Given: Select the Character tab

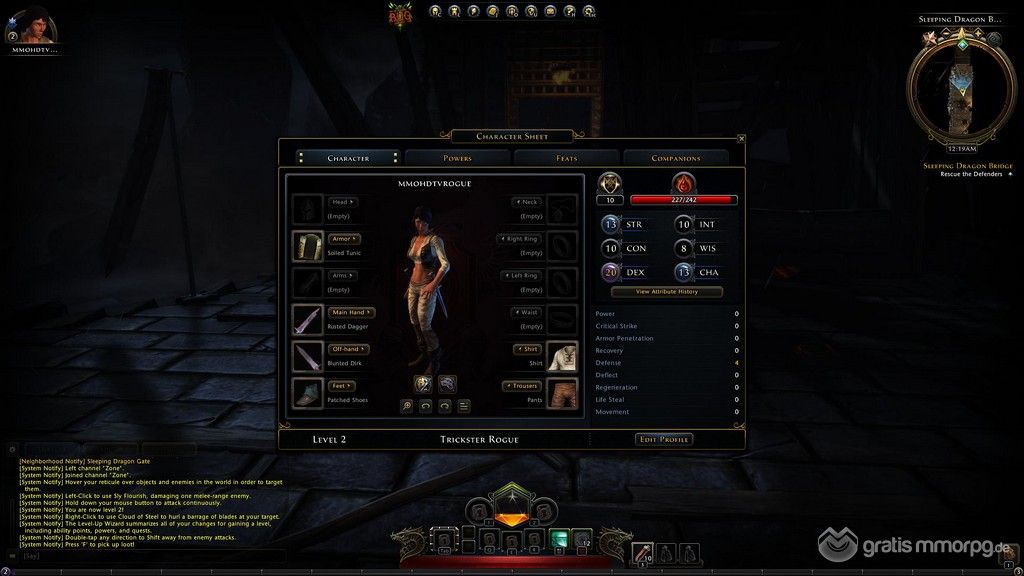Looking at the screenshot, I should (348, 158).
